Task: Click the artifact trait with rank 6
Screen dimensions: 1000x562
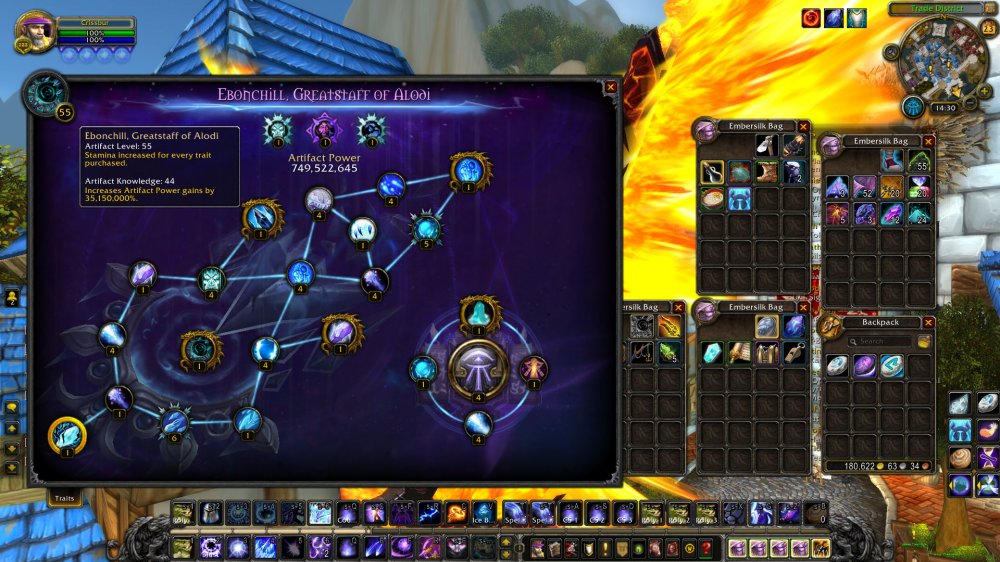Action: pyautogui.click(x=175, y=421)
